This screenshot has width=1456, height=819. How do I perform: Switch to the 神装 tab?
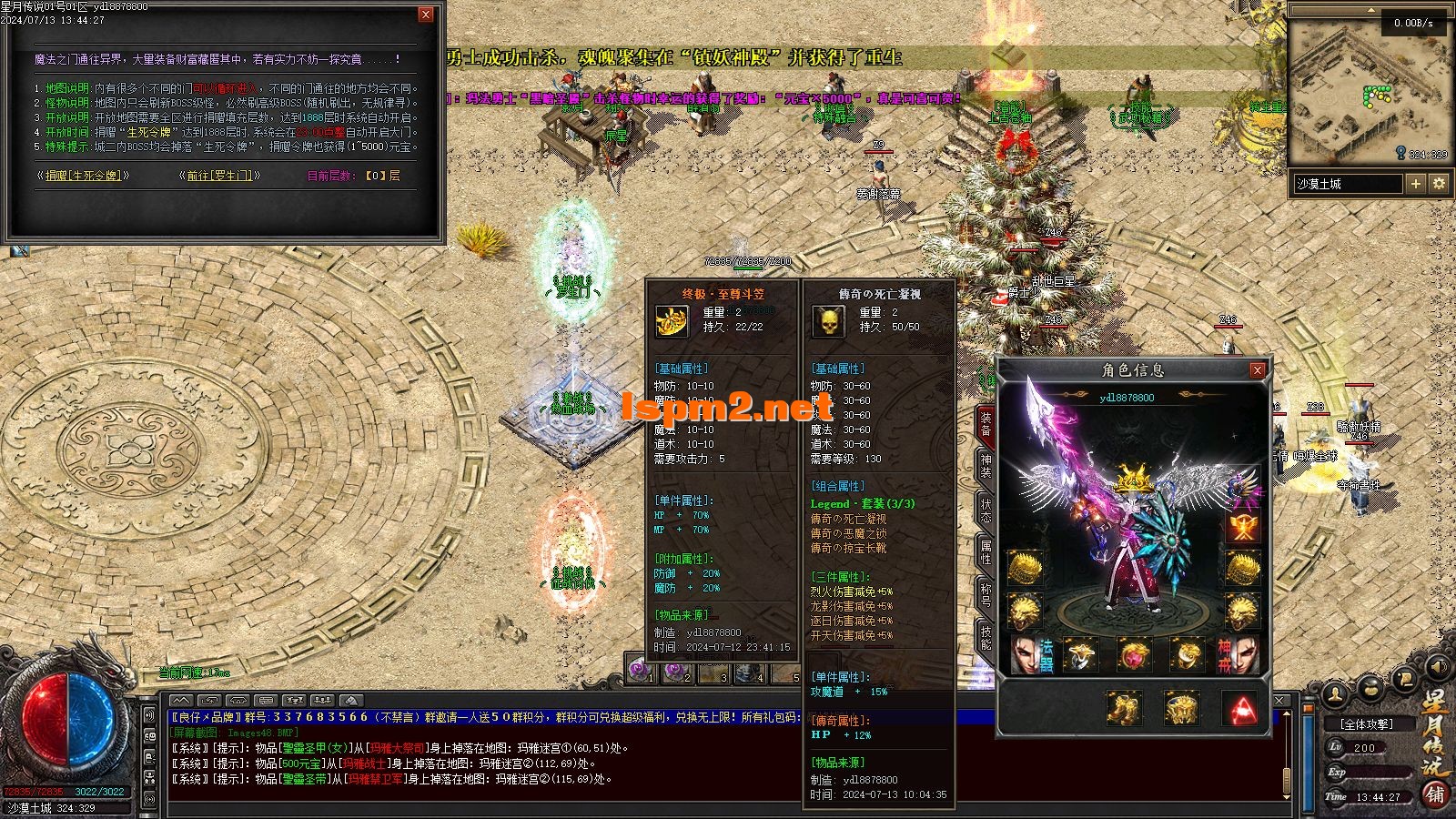986,465
